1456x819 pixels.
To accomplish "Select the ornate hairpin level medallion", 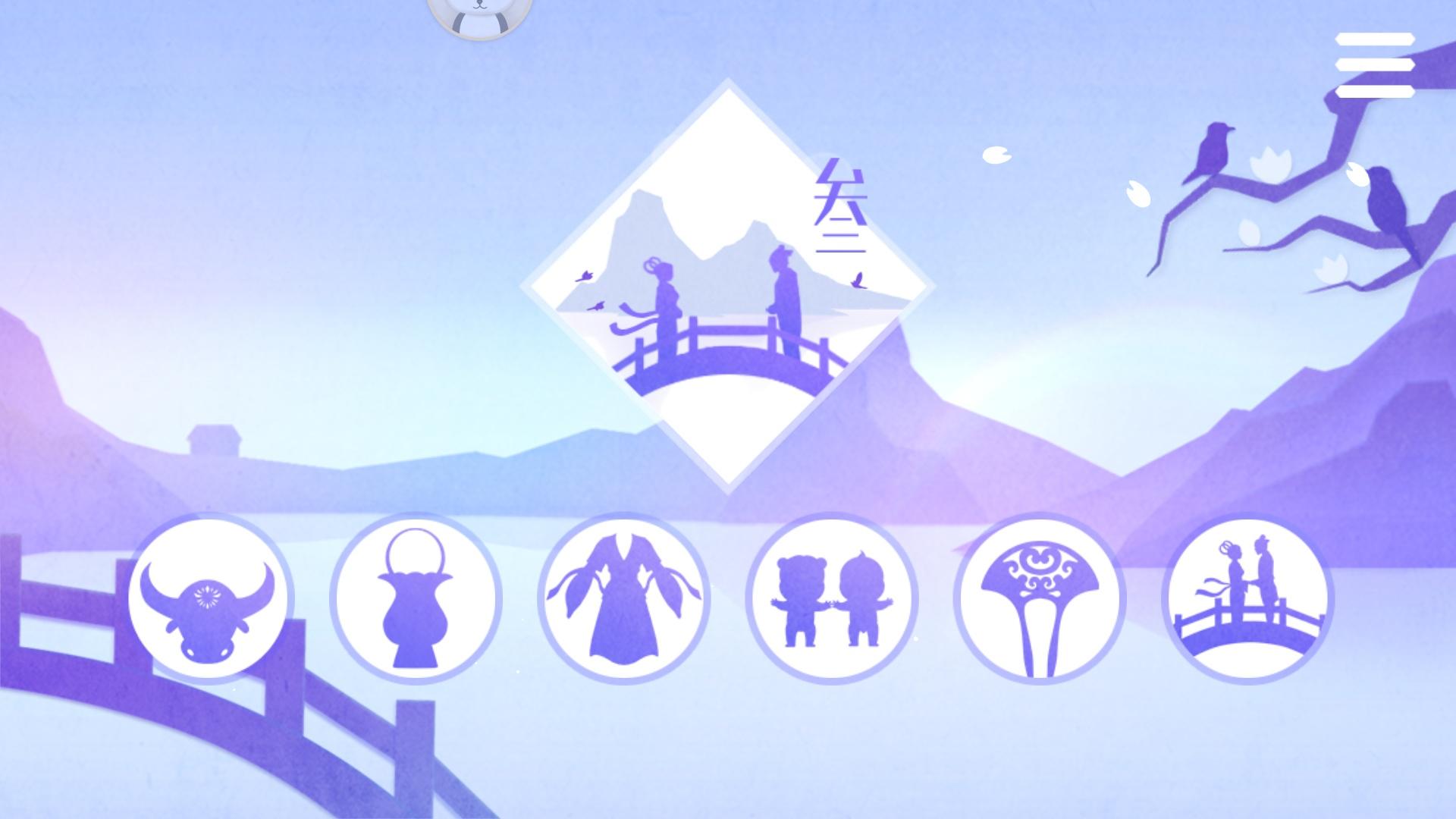I will 1043,599.
